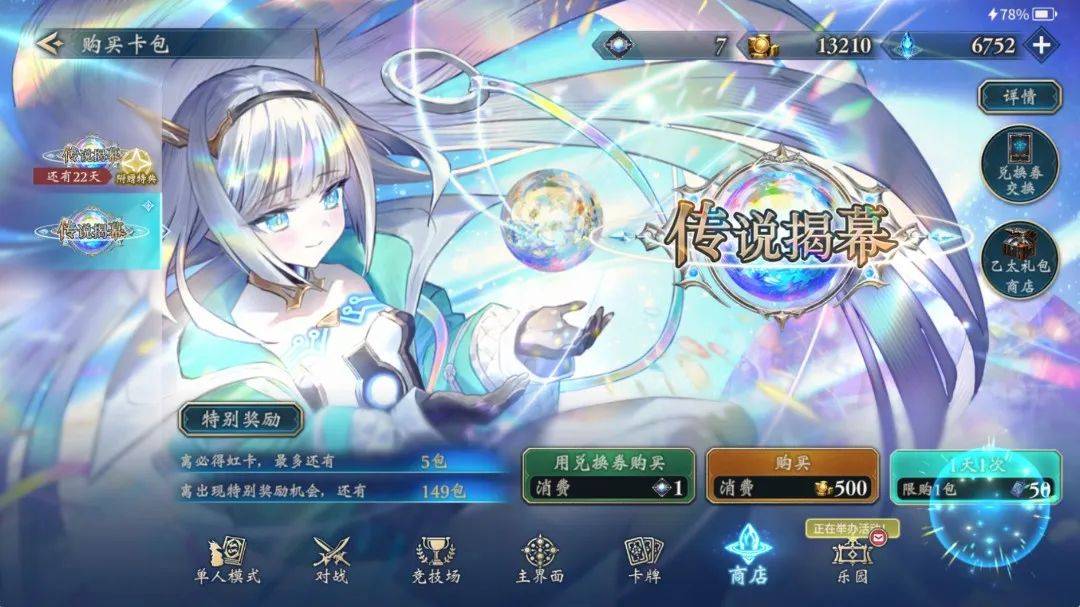Screen dimensions: 1080x607
Task: Open the 详情 details panel
Action: [x=1019, y=97]
